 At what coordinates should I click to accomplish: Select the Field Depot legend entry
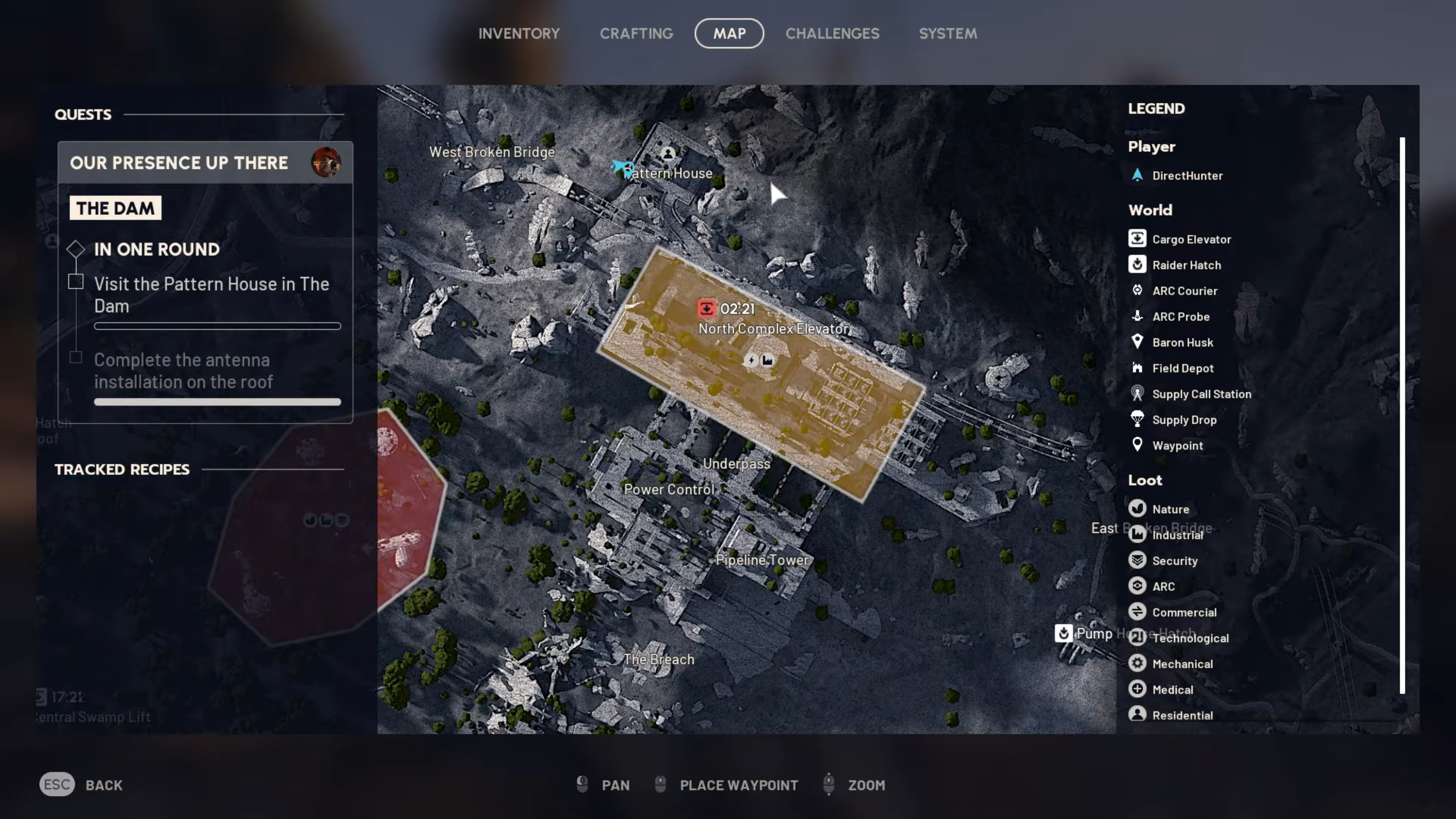pyautogui.click(x=1182, y=368)
